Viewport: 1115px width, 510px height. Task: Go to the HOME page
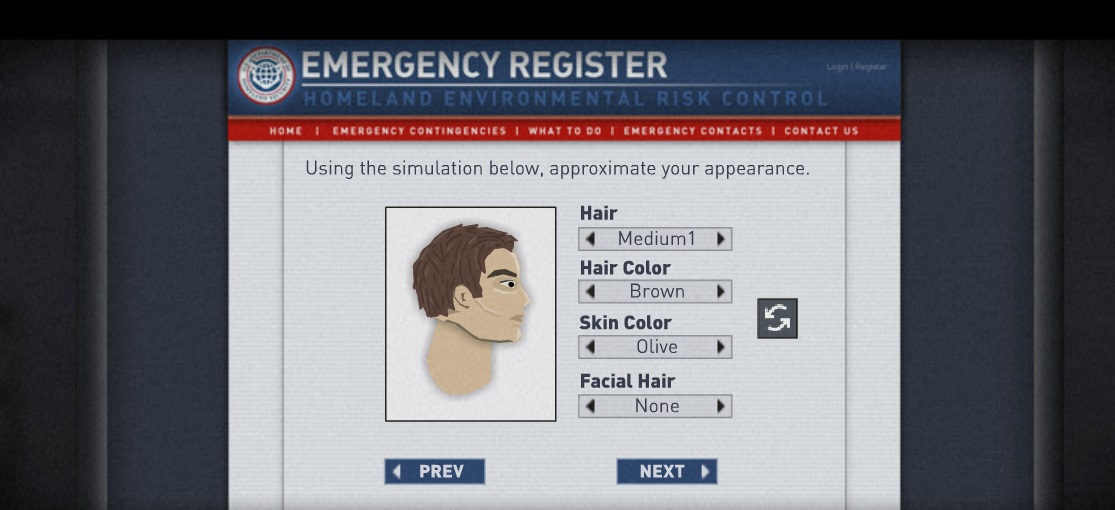click(x=285, y=131)
